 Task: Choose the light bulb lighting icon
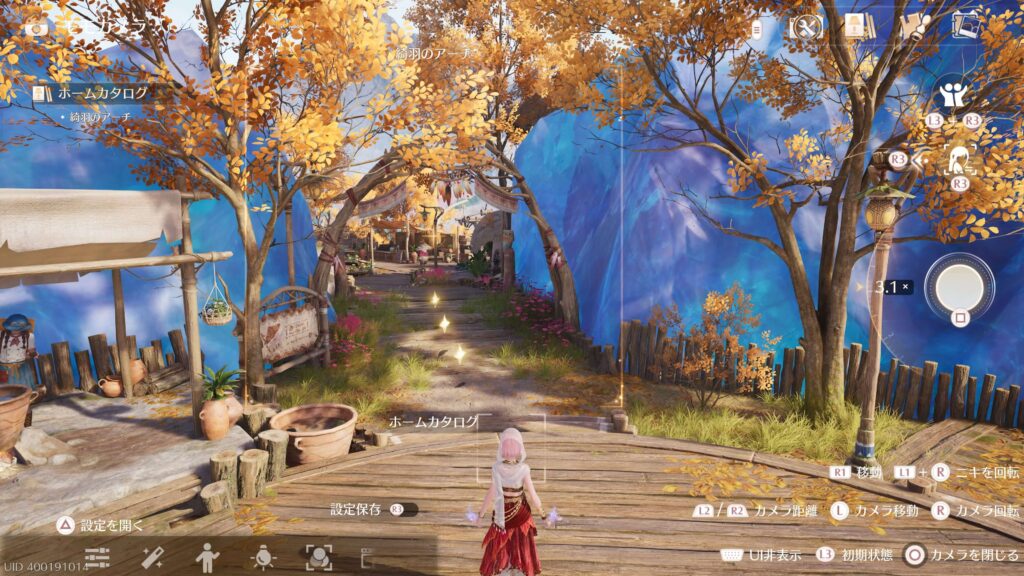[x=263, y=557]
